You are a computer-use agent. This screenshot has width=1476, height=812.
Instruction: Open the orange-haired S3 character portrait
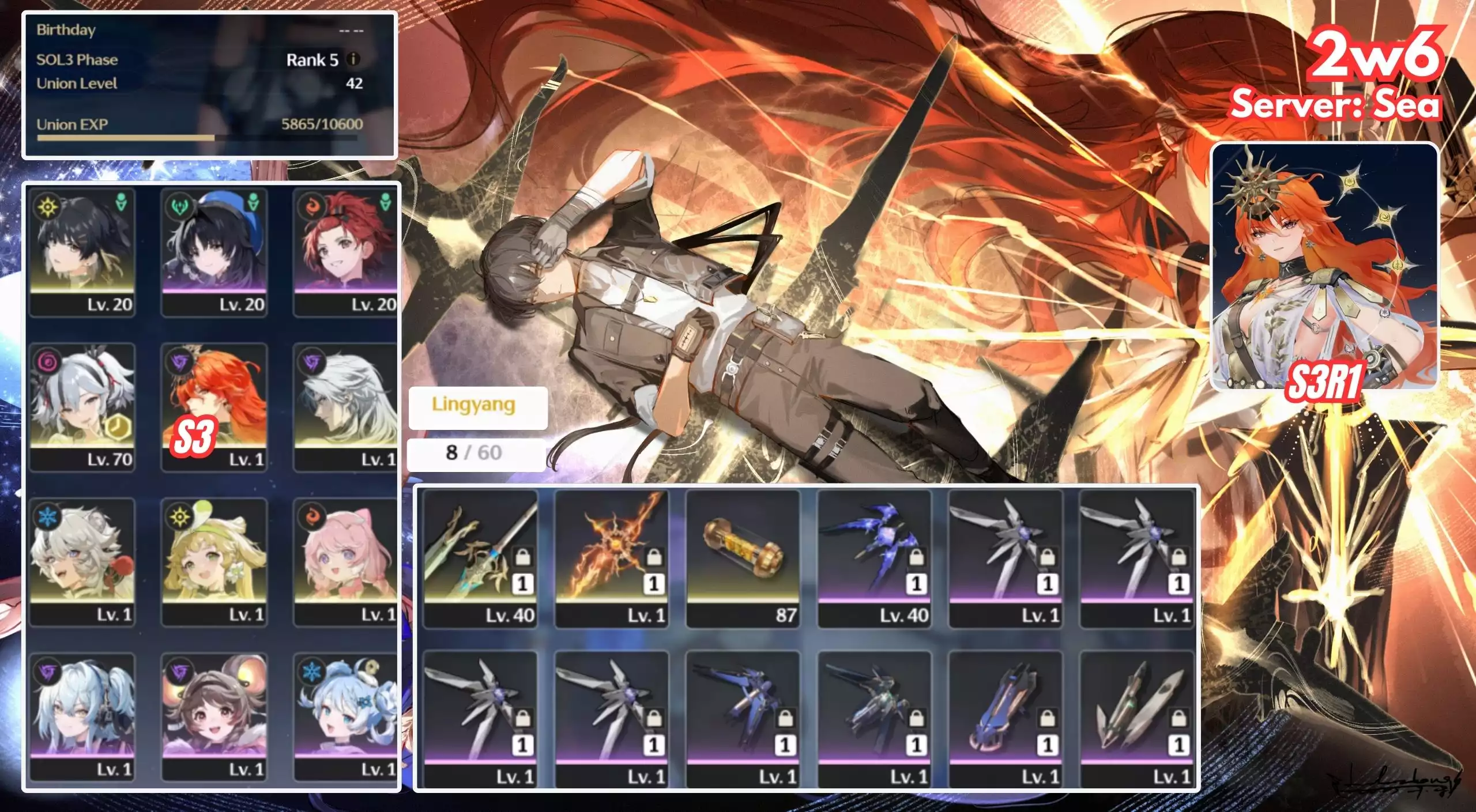(214, 407)
